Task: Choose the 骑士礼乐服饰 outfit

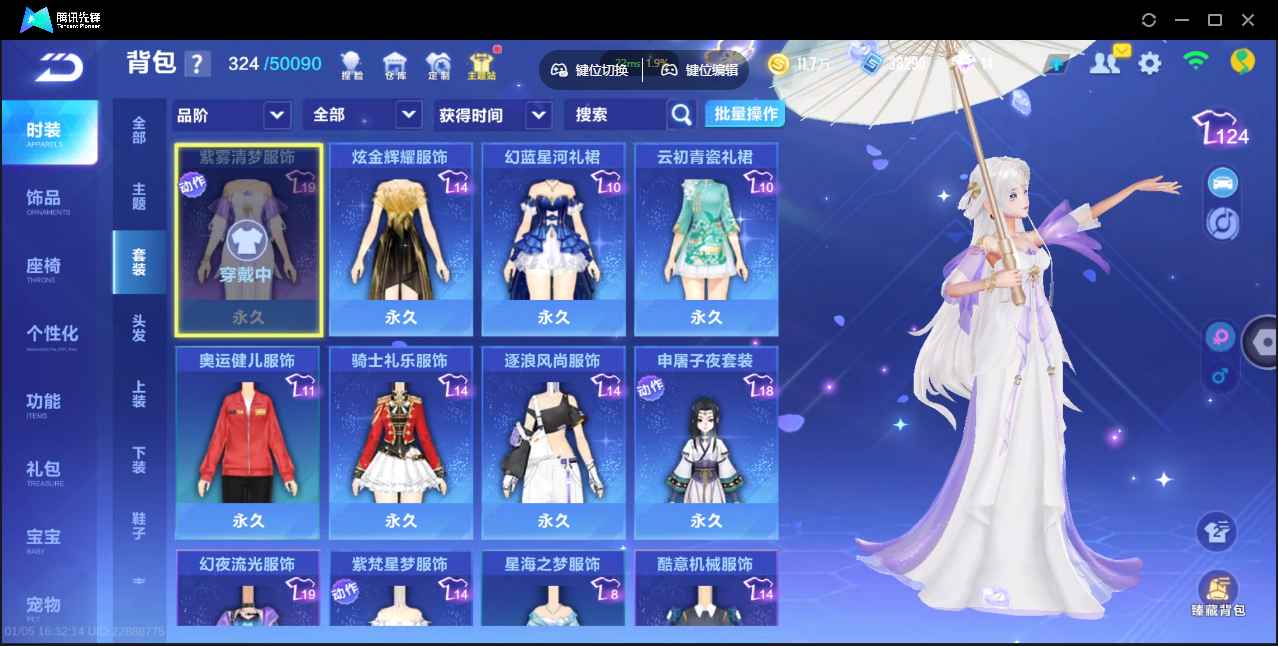Action: [x=400, y=442]
